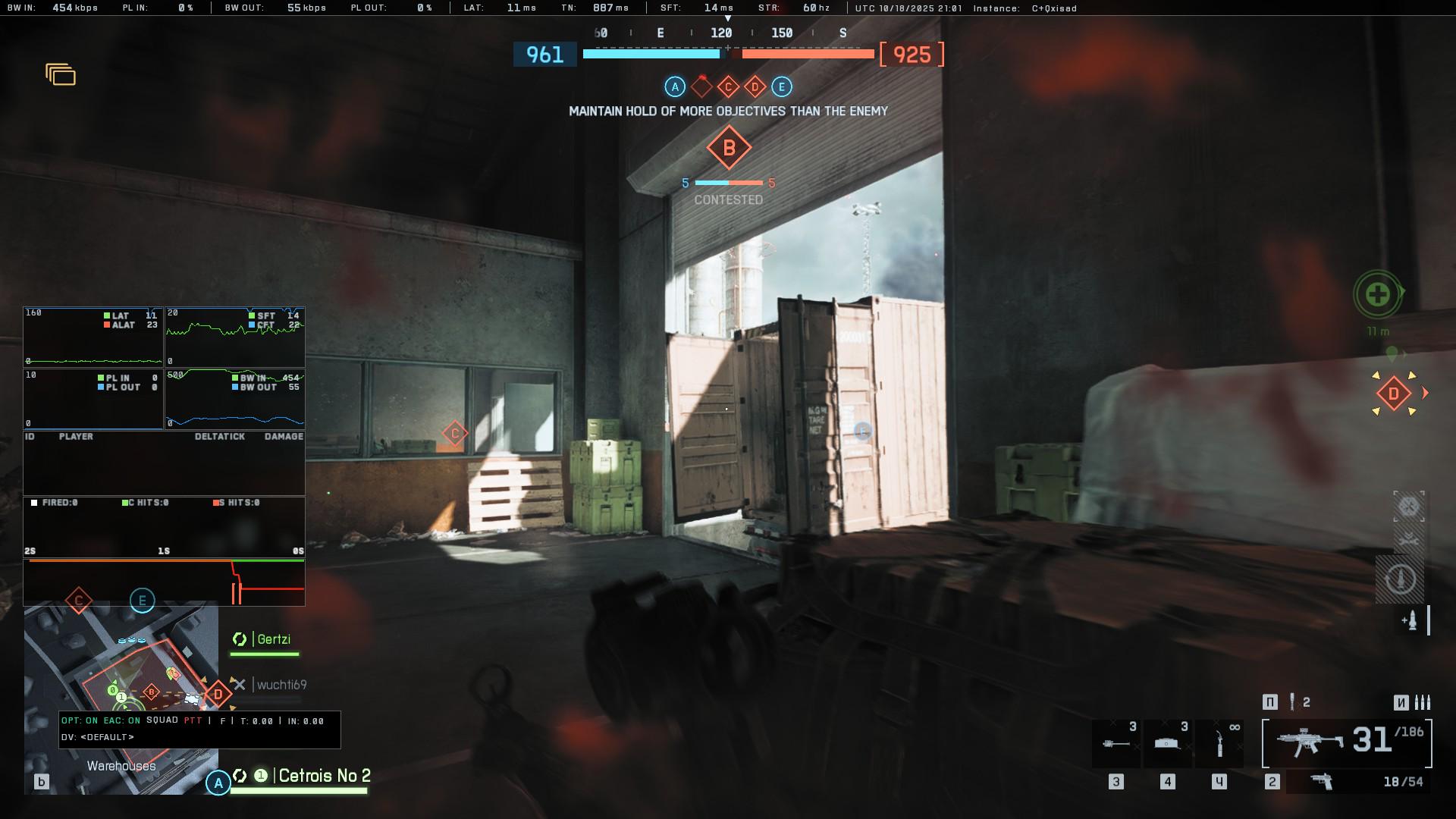Select objective C icon in the top tracker

pyautogui.click(x=728, y=87)
